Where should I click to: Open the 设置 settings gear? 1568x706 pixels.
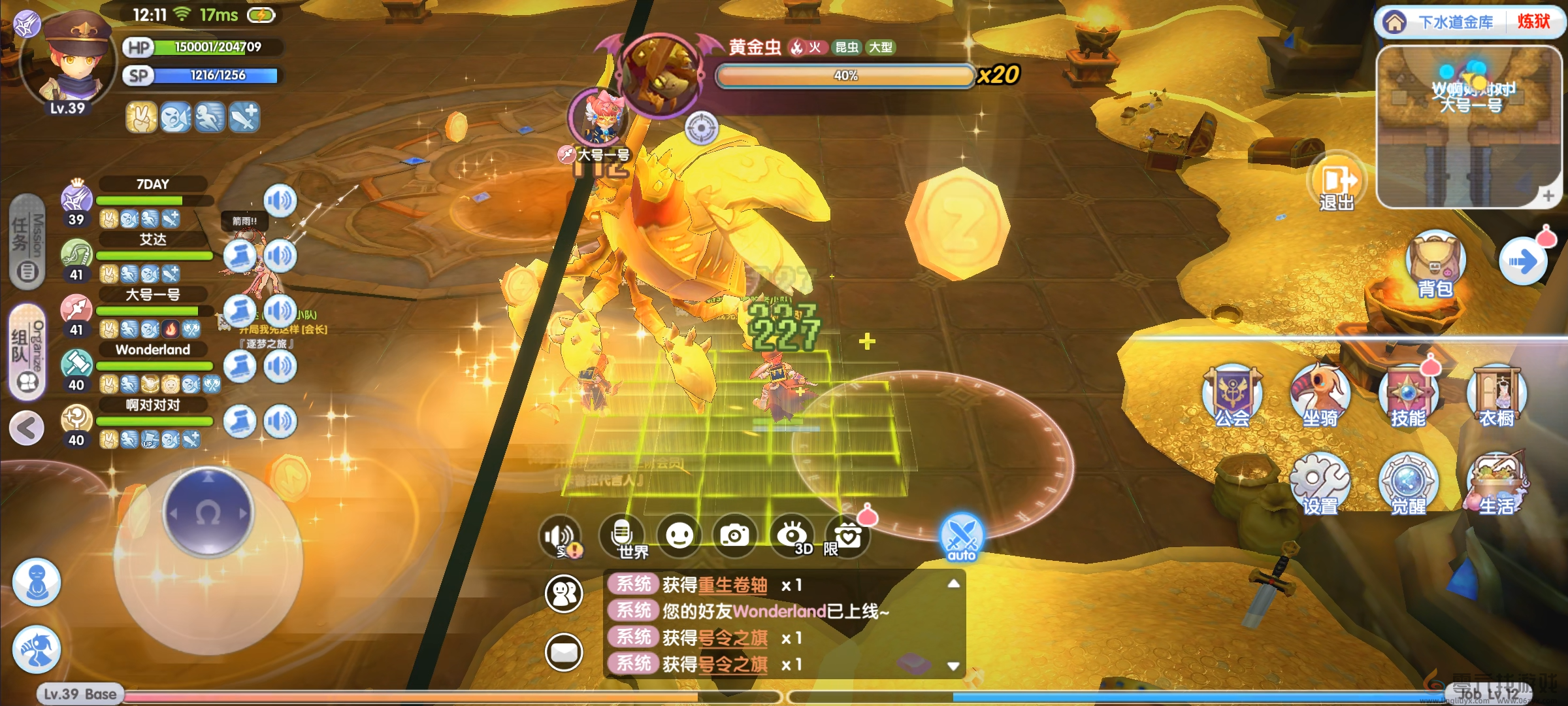(1320, 484)
